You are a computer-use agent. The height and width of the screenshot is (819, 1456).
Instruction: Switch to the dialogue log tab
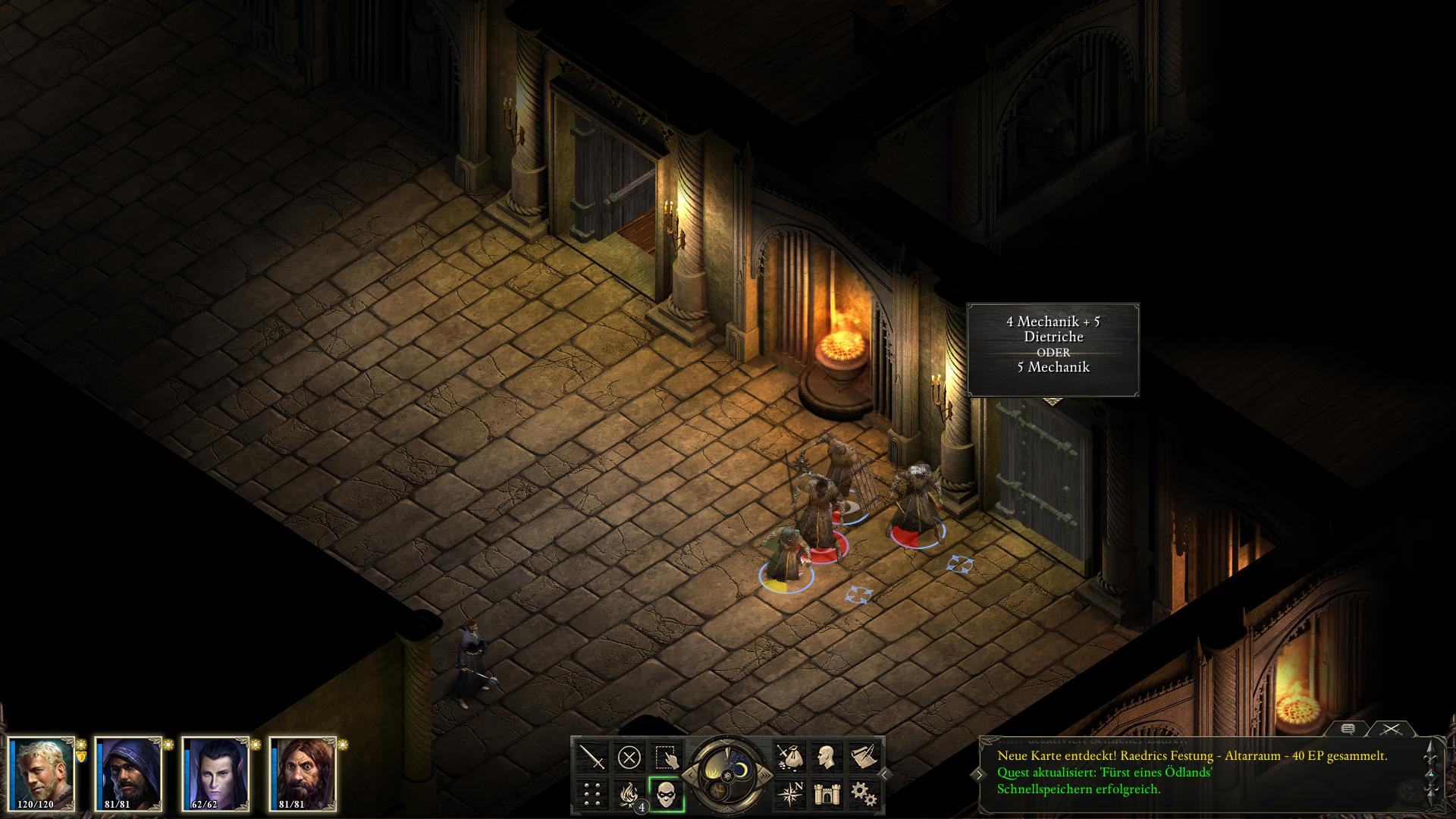pos(1348,729)
